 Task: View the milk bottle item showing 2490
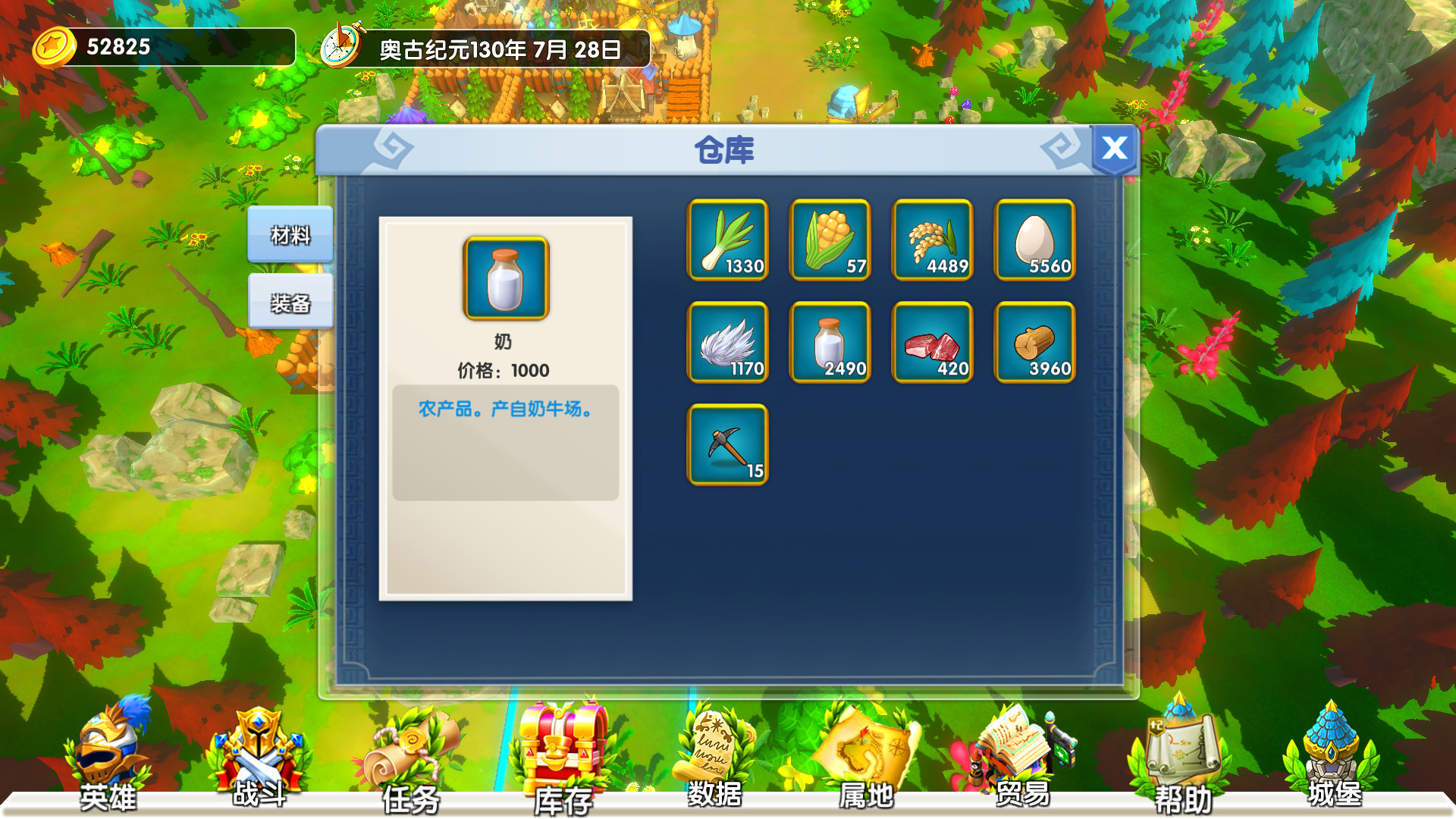click(830, 343)
